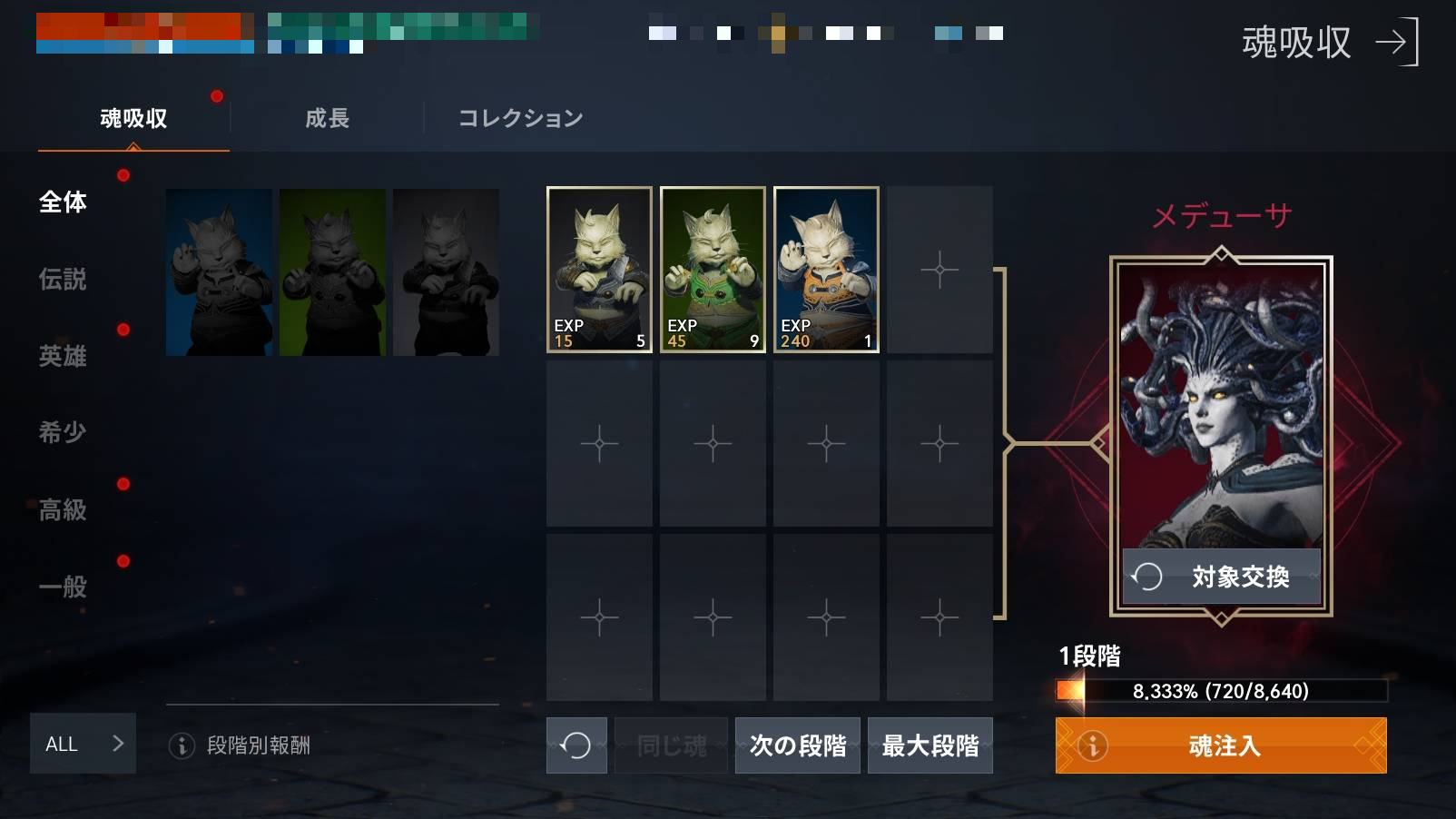Select the 高級 rarity filter
This screenshot has height=819, width=1456.
(x=61, y=510)
